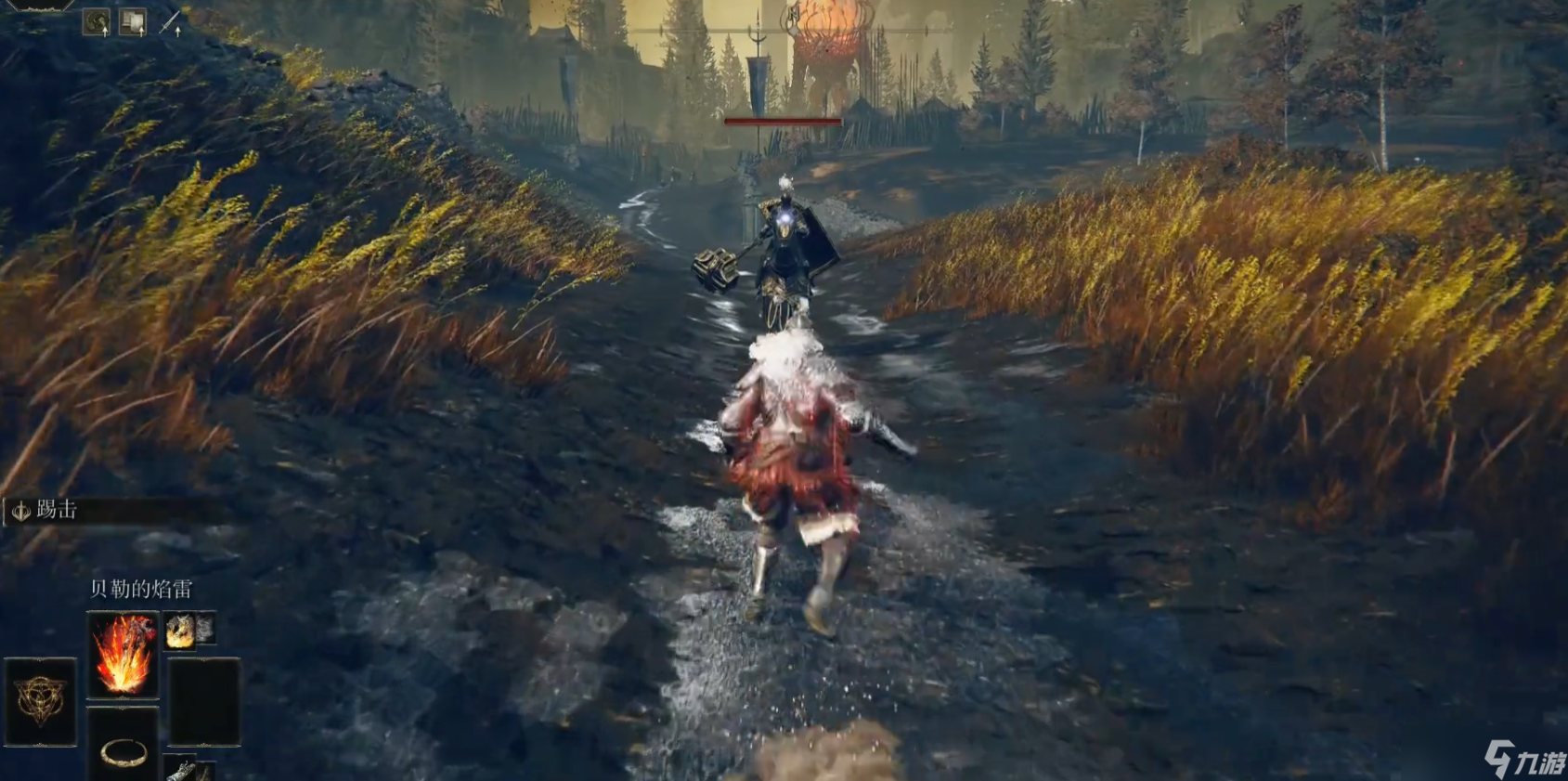
Task: Select the sword buff indicator with up arrow
Action: pyautogui.click(x=170, y=22)
